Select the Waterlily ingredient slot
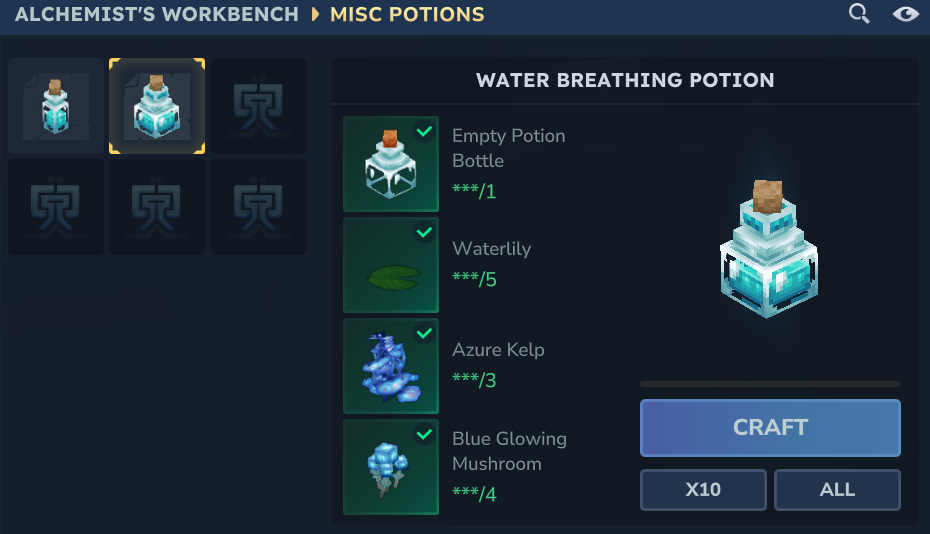Viewport: 930px width, 534px height. click(x=391, y=265)
